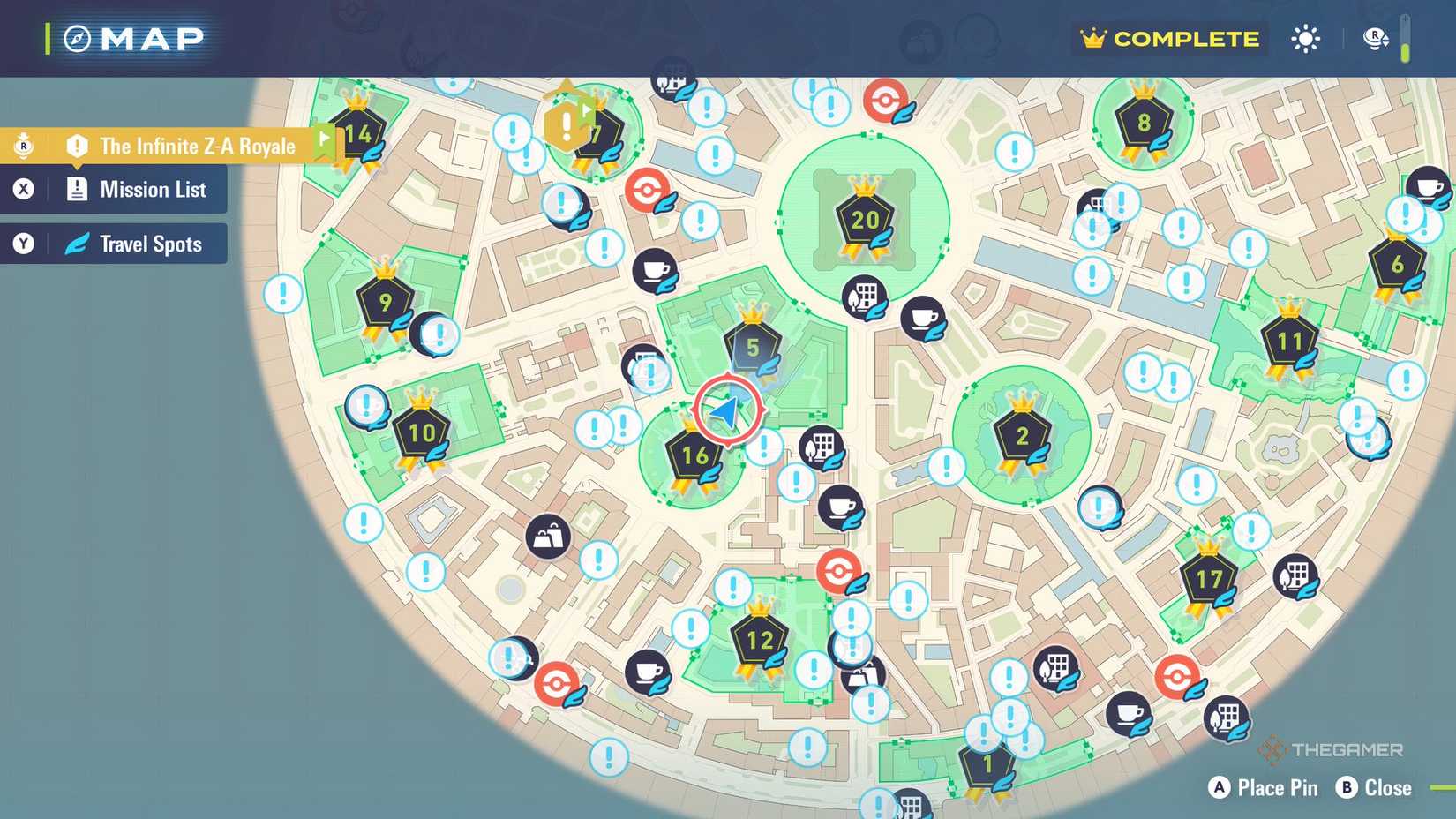Toggle the day/night sun icon
This screenshot has height=819, width=1456.
tap(1304, 39)
